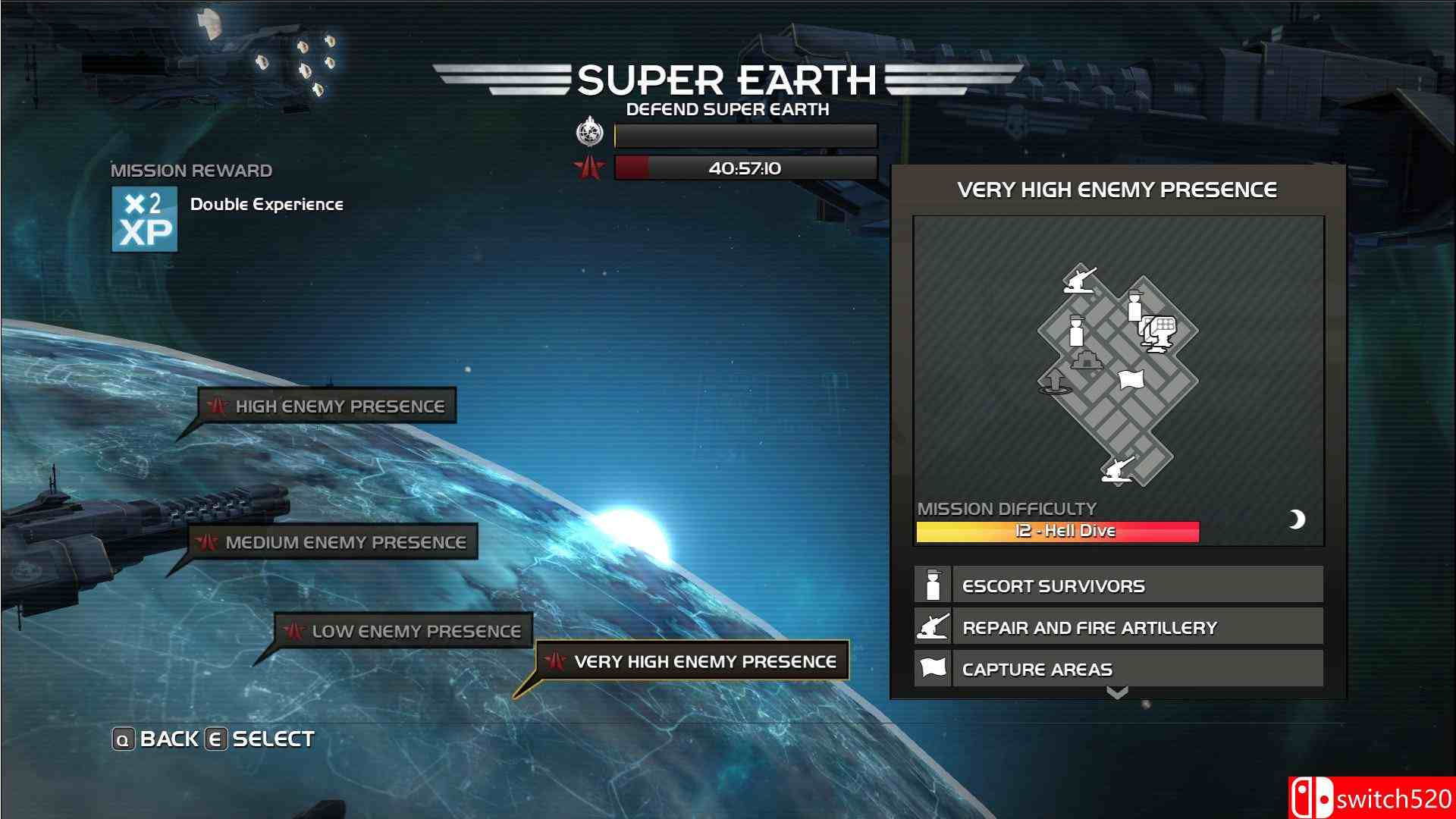This screenshot has width=1456, height=819.
Task: Choose the Very High Enemy Presence mission
Action: coord(694,661)
